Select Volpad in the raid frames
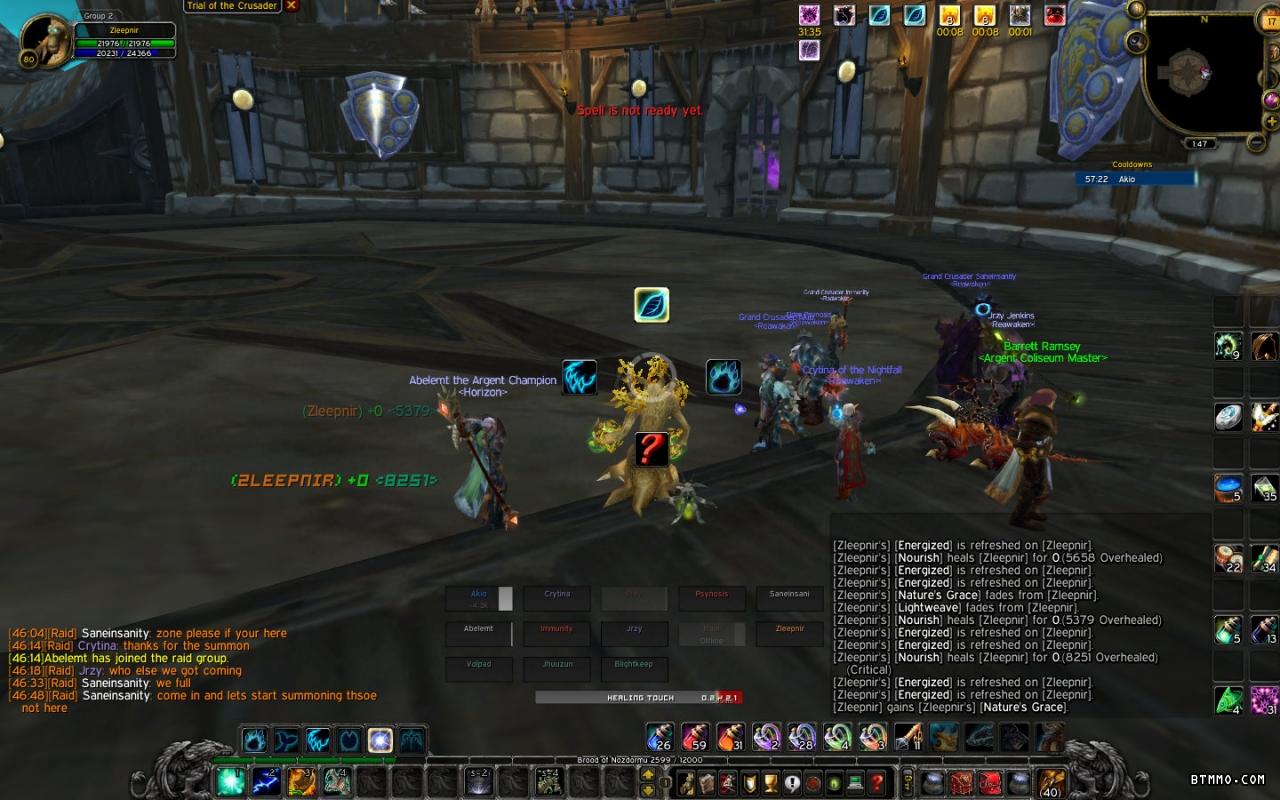The image size is (1280, 800). [x=479, y=668]
